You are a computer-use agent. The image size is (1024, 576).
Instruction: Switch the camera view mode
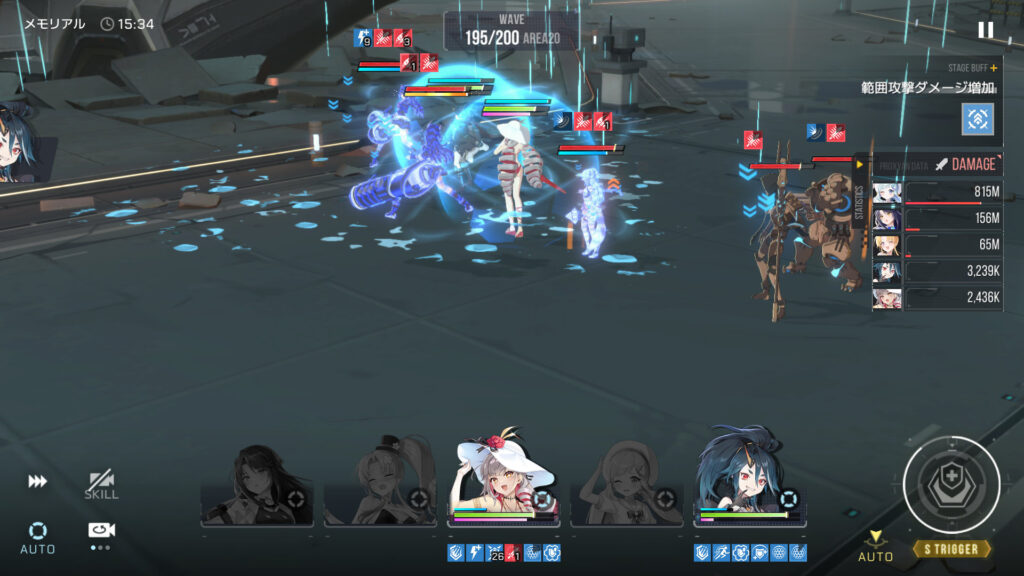point(101,532)
